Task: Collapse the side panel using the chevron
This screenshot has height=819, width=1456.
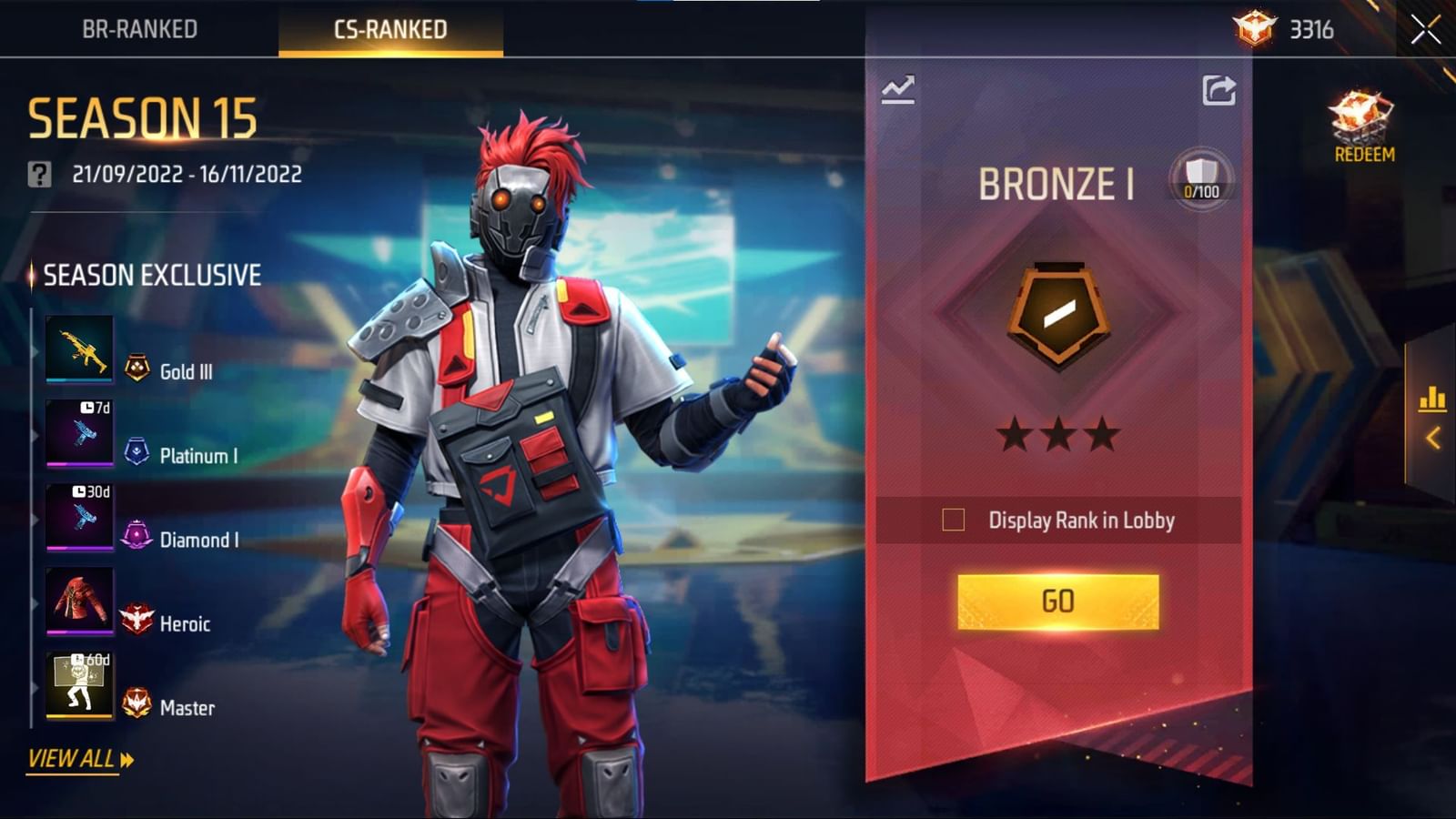Action: point(1434,436)
